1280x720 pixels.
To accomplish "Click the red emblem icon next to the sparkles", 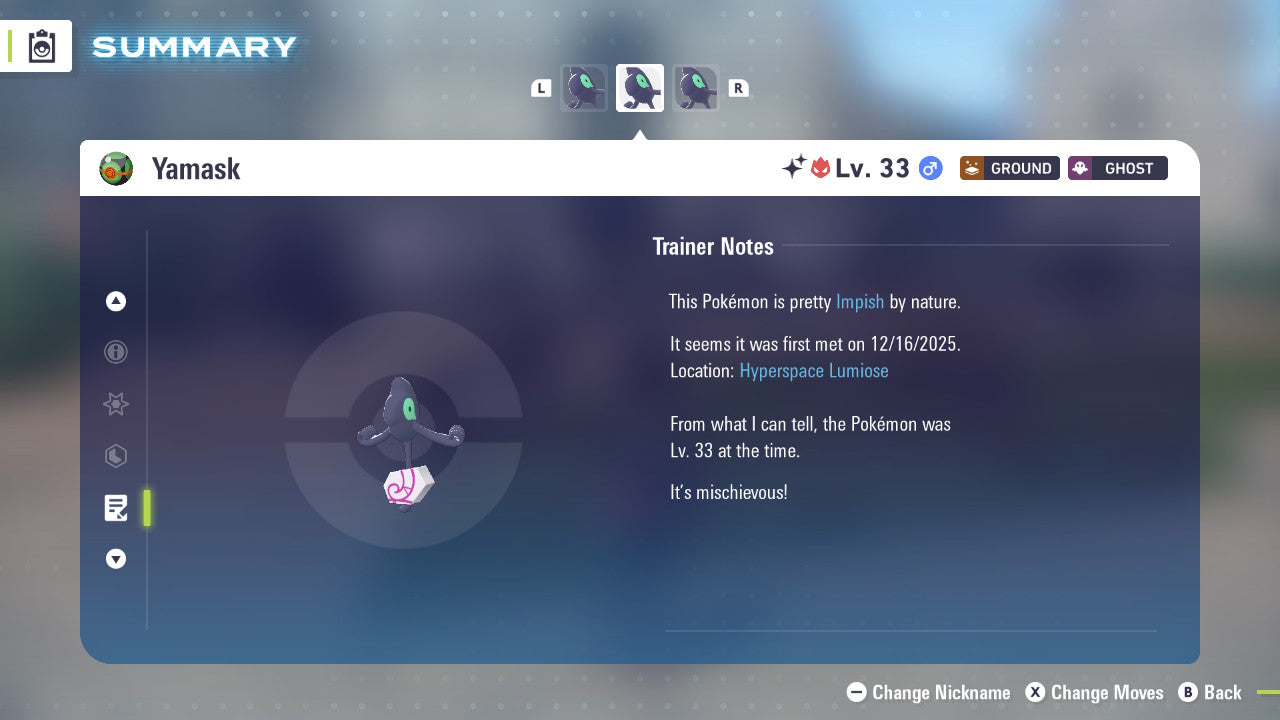I will point(820,168).
